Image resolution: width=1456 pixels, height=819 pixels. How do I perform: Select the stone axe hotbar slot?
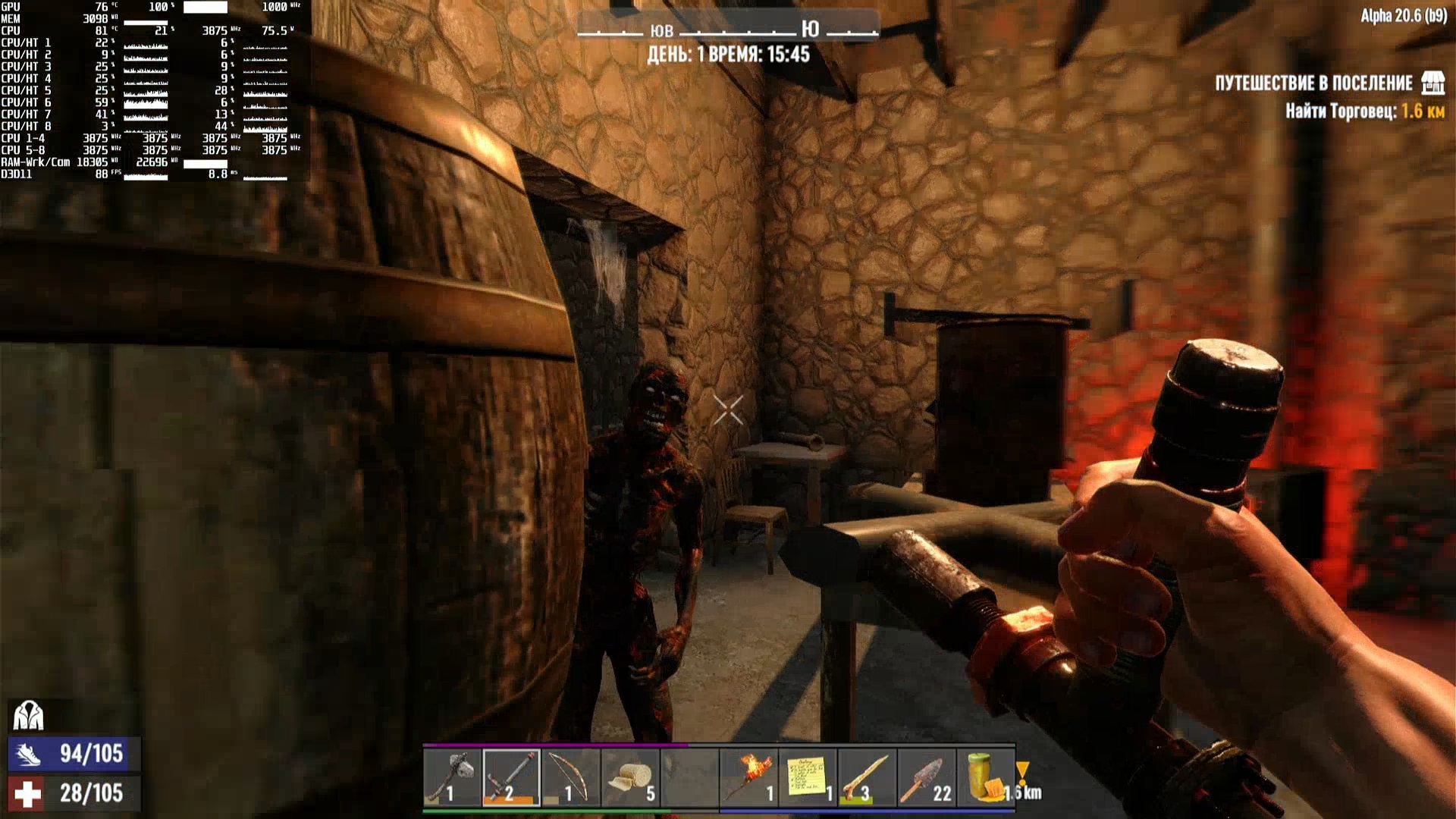pyautogui.click(x=452, y=777)
